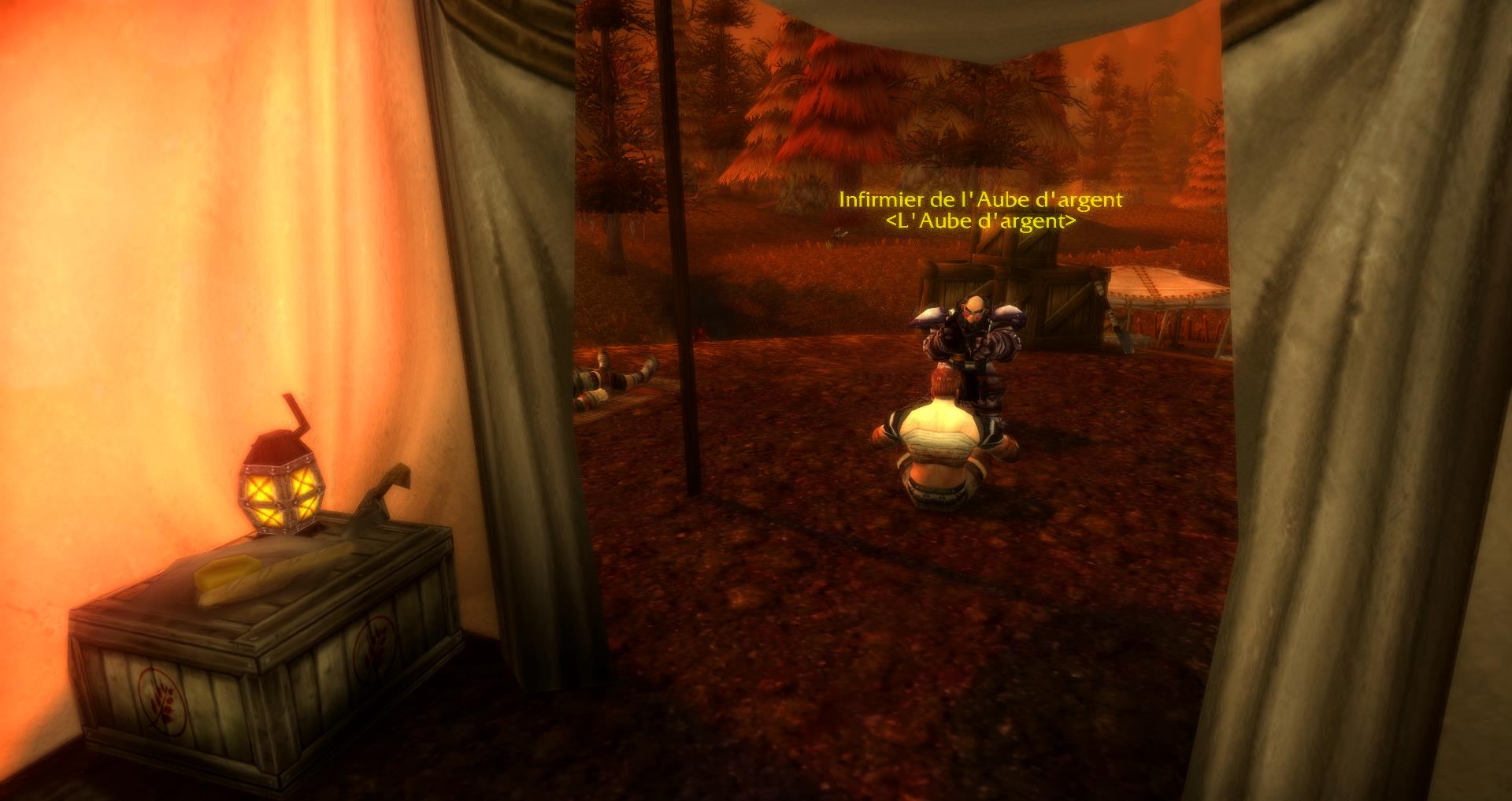Select the Infirmier de l'Aube d'argent name label
The width and height of the screenshot is (1512, 801).
coord(980,200)
